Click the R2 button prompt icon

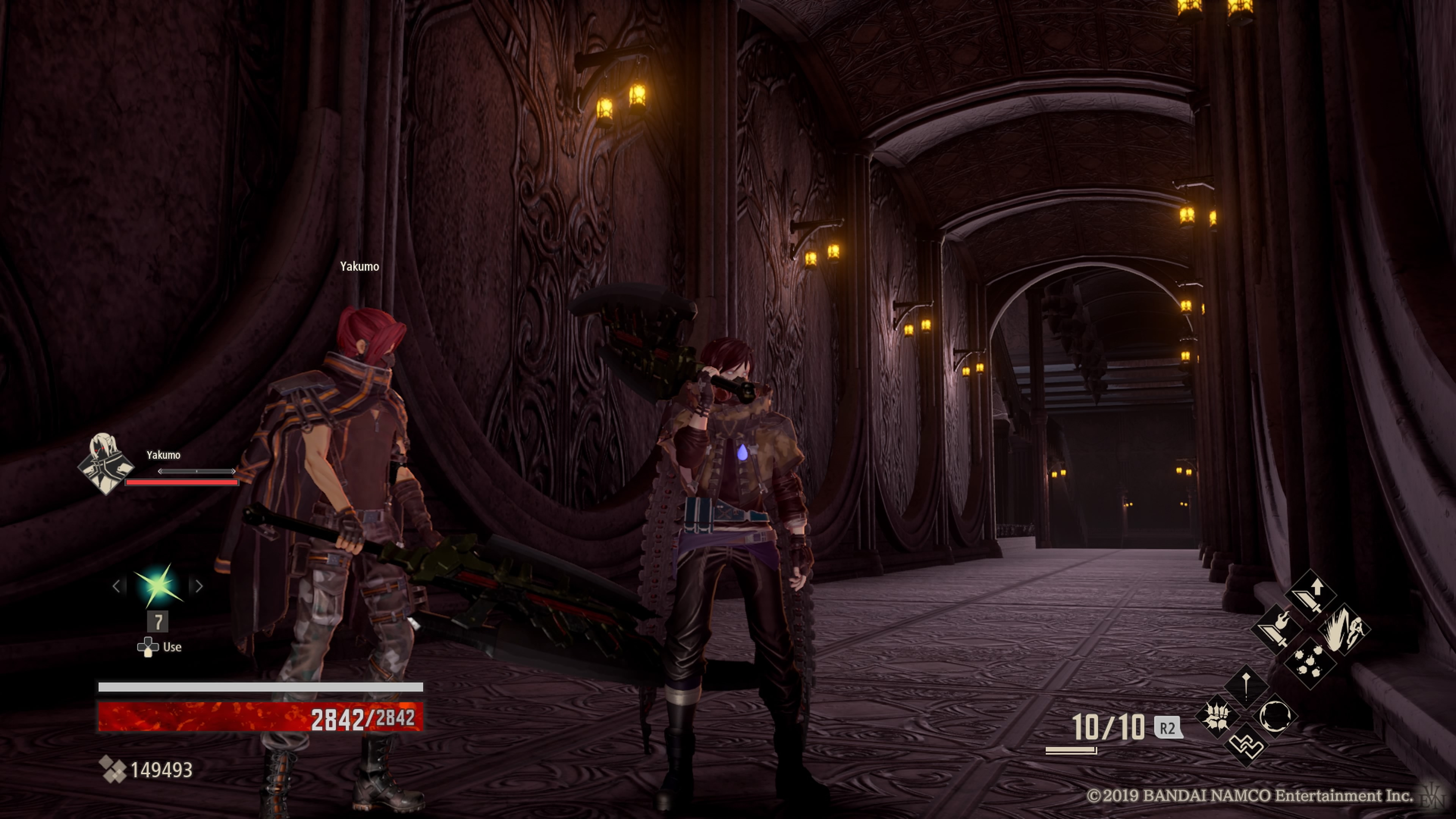click(x=1169, y=728)
